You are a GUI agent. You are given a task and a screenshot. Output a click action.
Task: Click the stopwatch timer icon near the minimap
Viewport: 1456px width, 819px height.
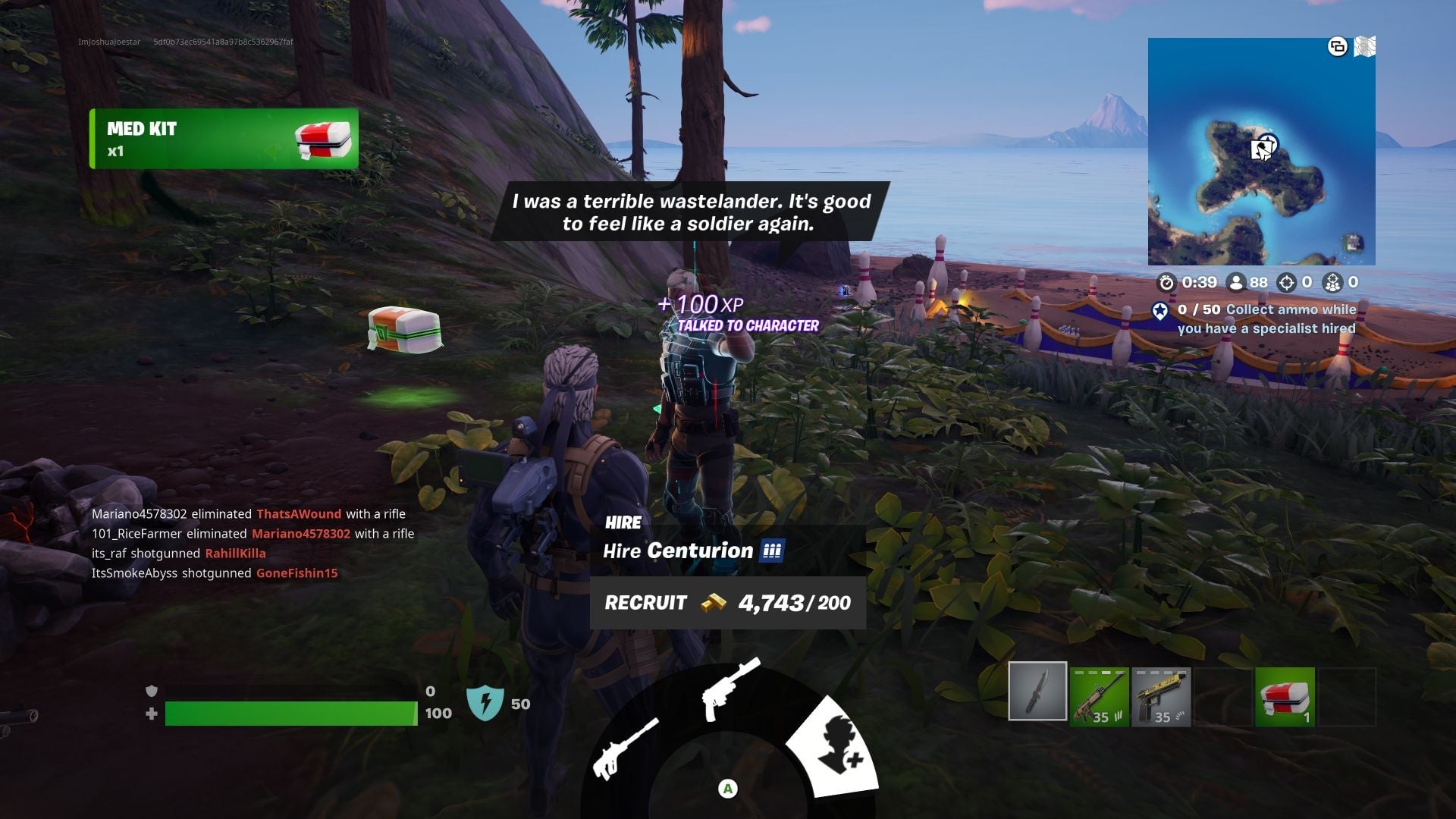(1166, 281)
